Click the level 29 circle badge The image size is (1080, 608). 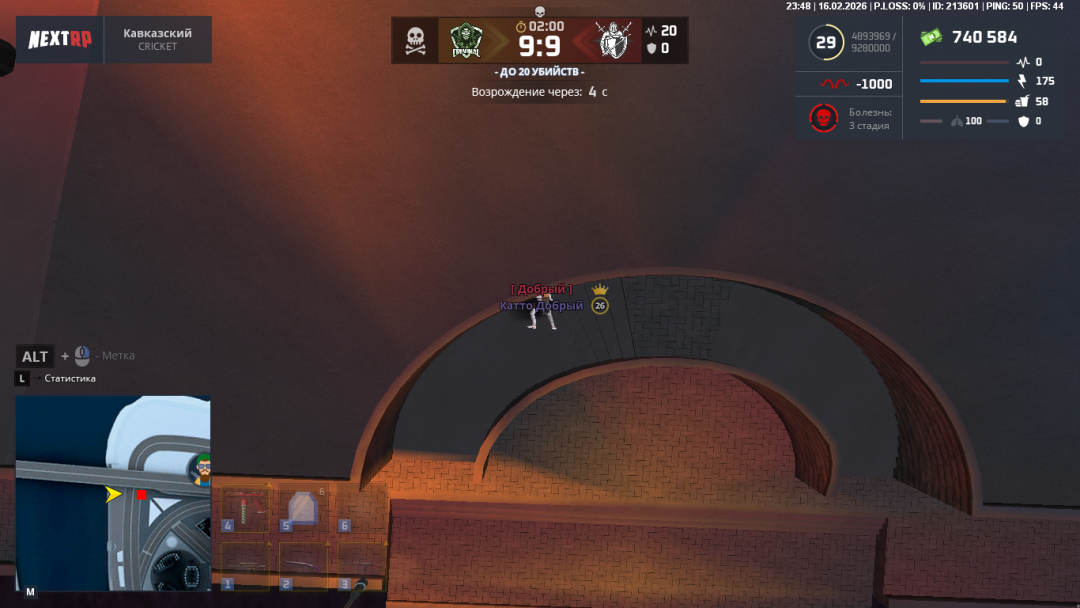pos(826,43)
